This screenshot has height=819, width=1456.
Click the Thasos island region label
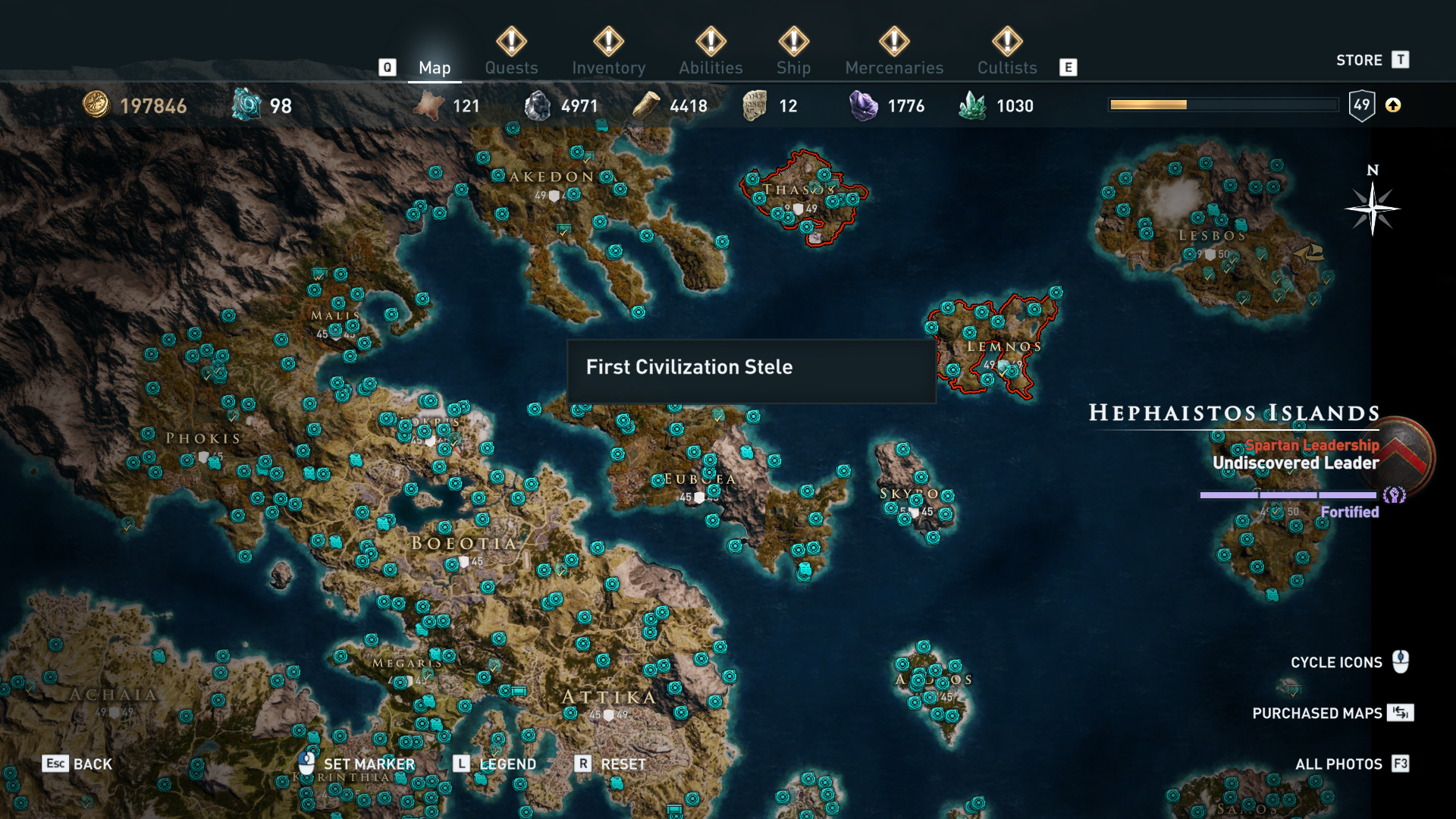(798, 190)
